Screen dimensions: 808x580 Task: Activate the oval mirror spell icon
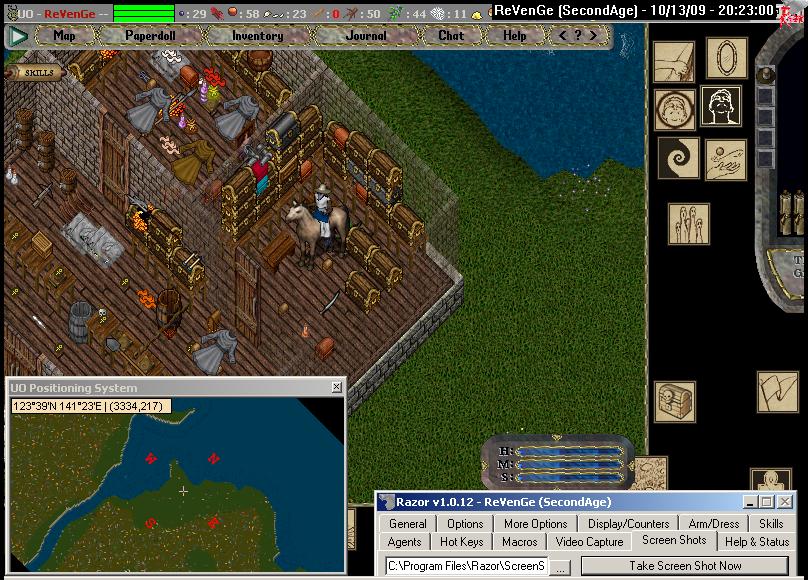click(x=726, y=59)
